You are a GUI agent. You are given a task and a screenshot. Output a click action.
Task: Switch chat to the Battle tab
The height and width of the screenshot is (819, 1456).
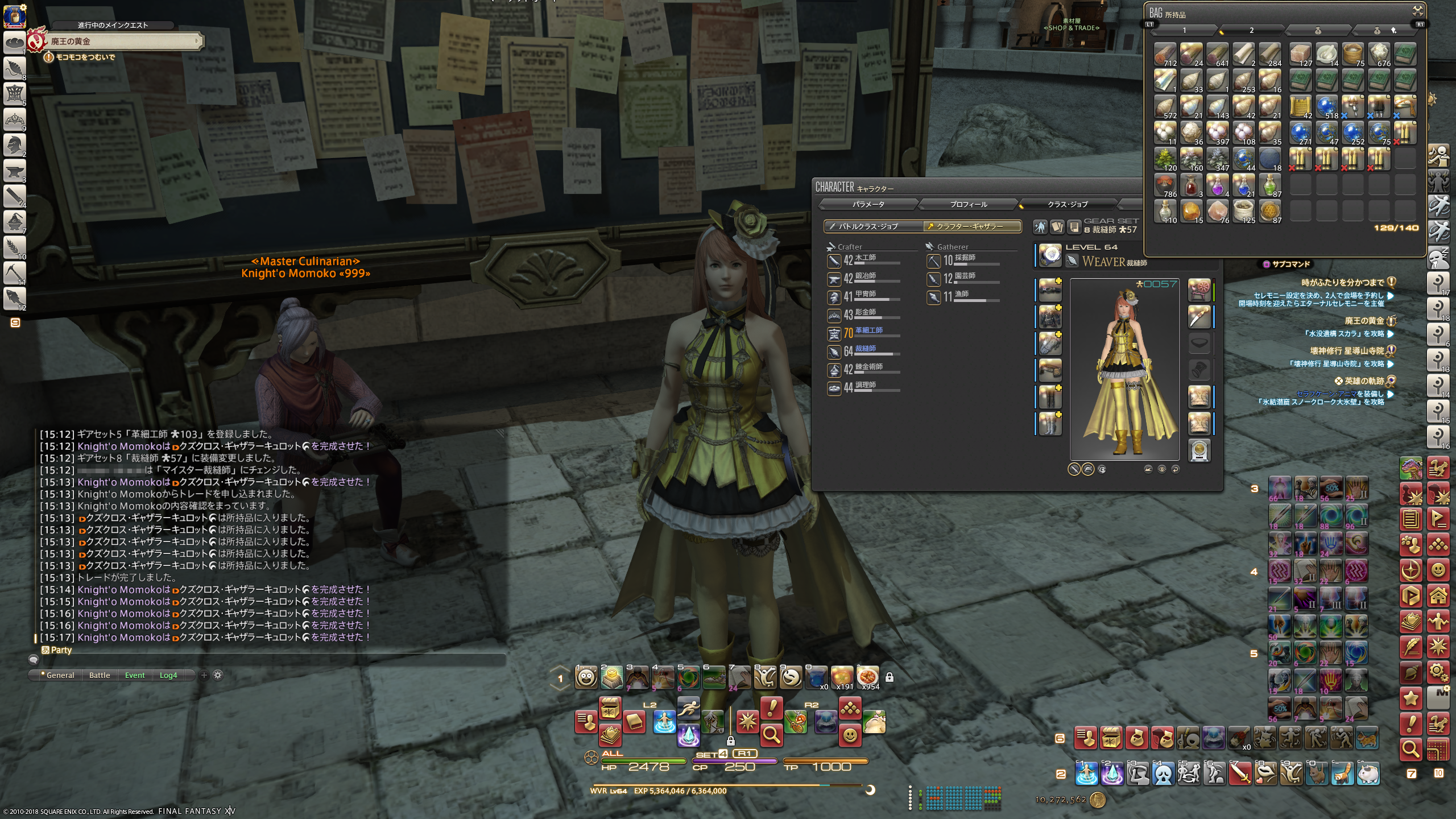100,675
